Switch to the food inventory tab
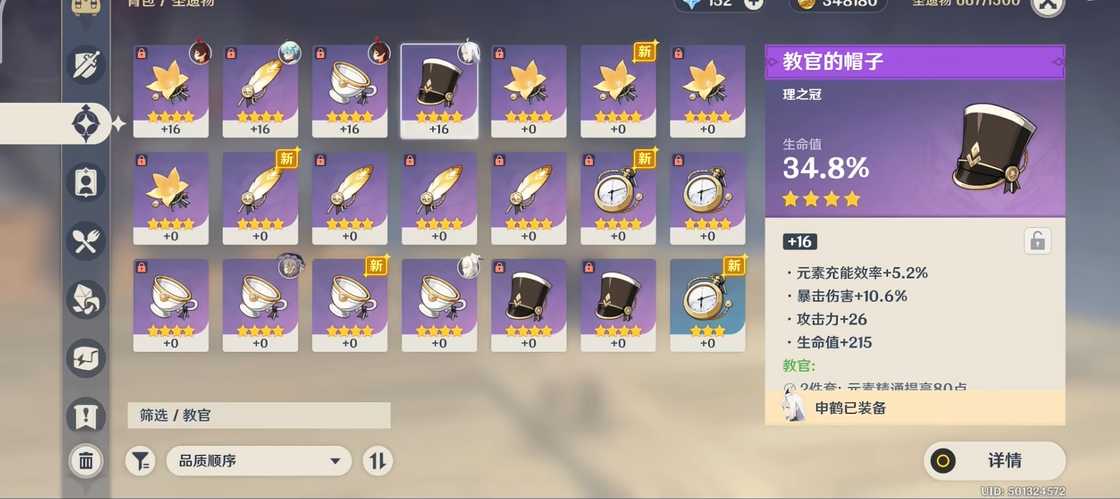This screenshot has width=1120, height=499. 86,240
